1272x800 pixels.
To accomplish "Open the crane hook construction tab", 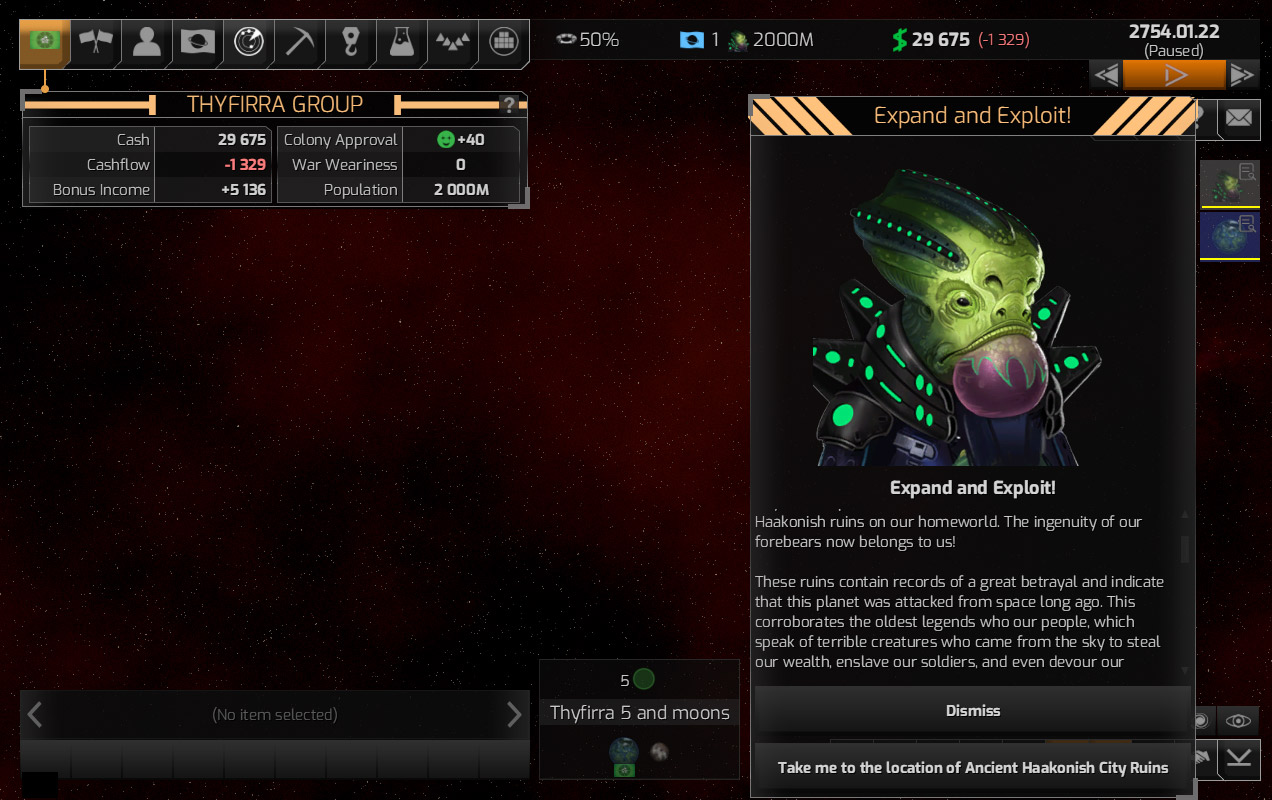I will (x=351, y=42).
